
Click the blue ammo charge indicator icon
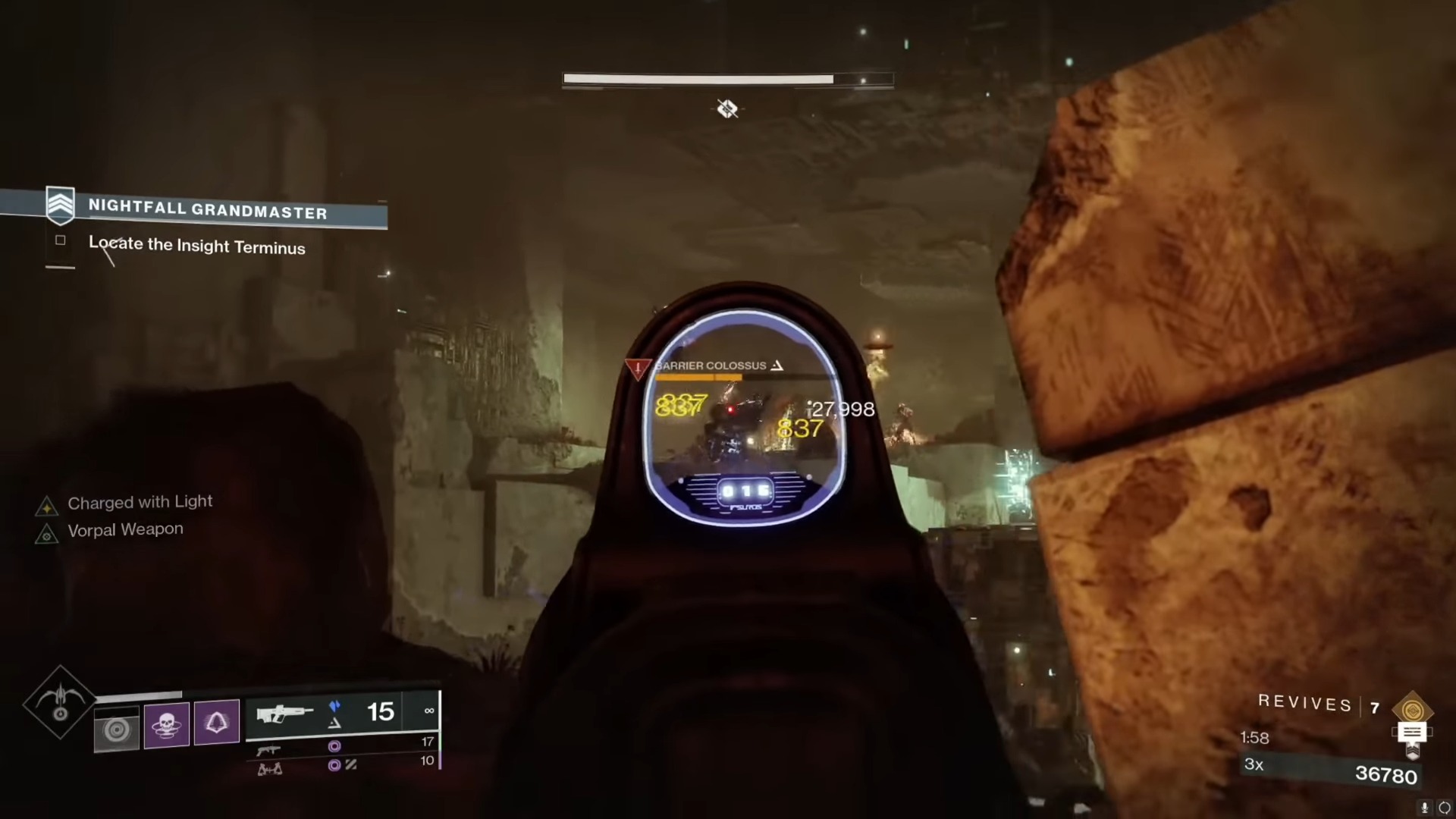point(334,705)
